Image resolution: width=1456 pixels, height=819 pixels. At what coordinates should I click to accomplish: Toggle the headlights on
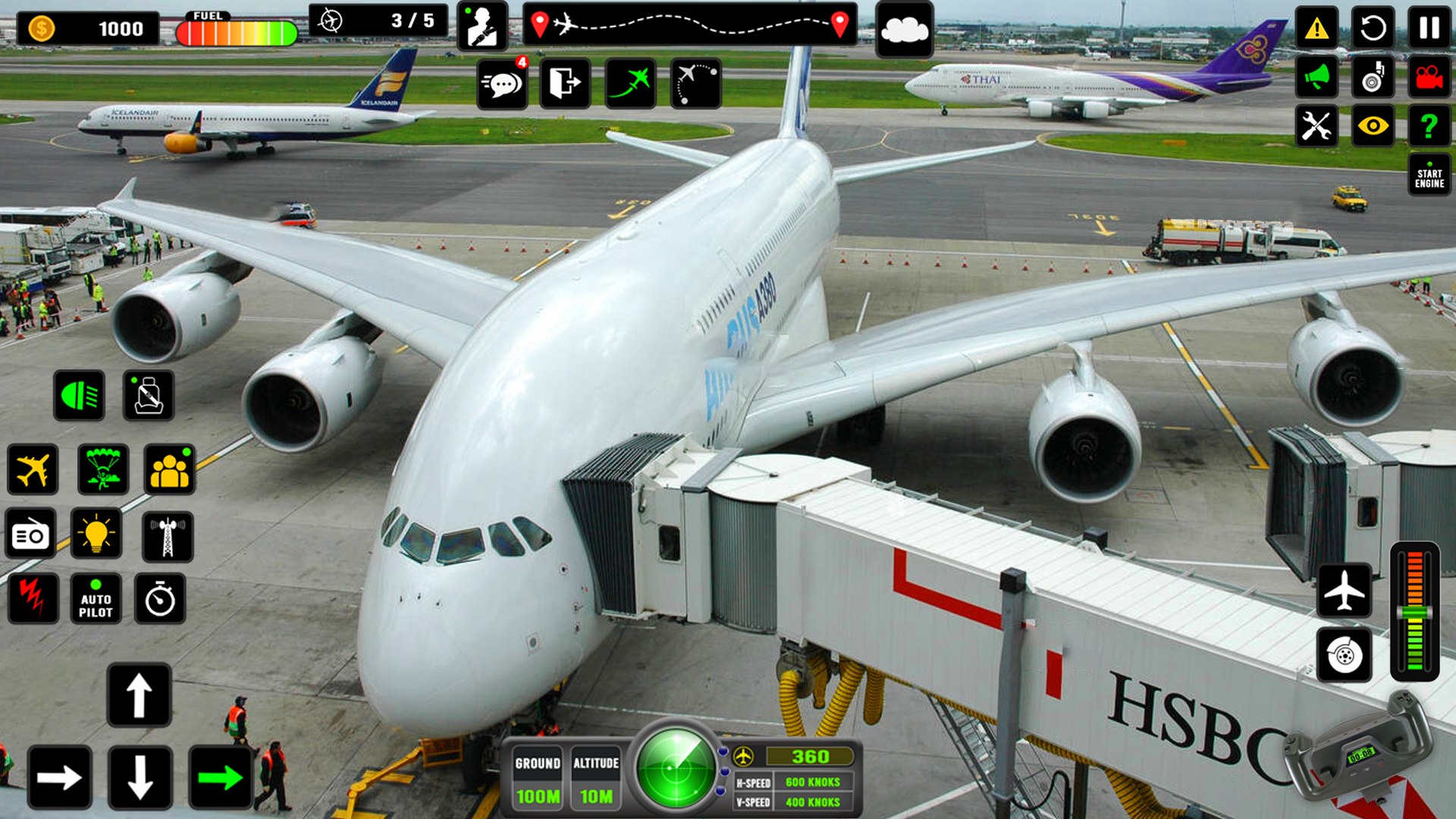pyautogui.click(x=78, y=395)
